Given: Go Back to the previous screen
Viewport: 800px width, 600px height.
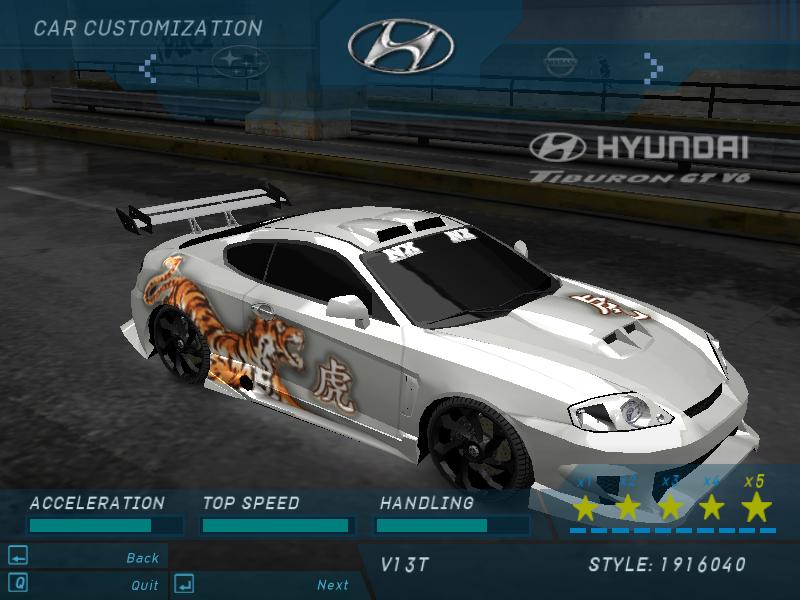Looking at the screenshot, I should tap(142, 558).
